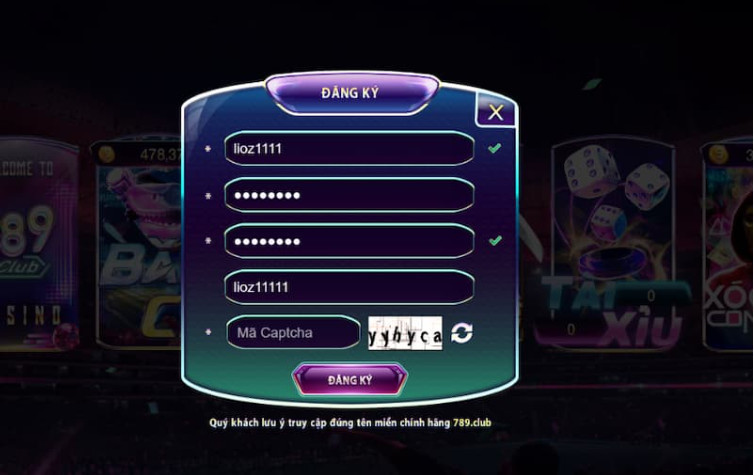Refresh the captcha image
The height and width of the screenshot is (475, 754).
click(x=461, y=333)
